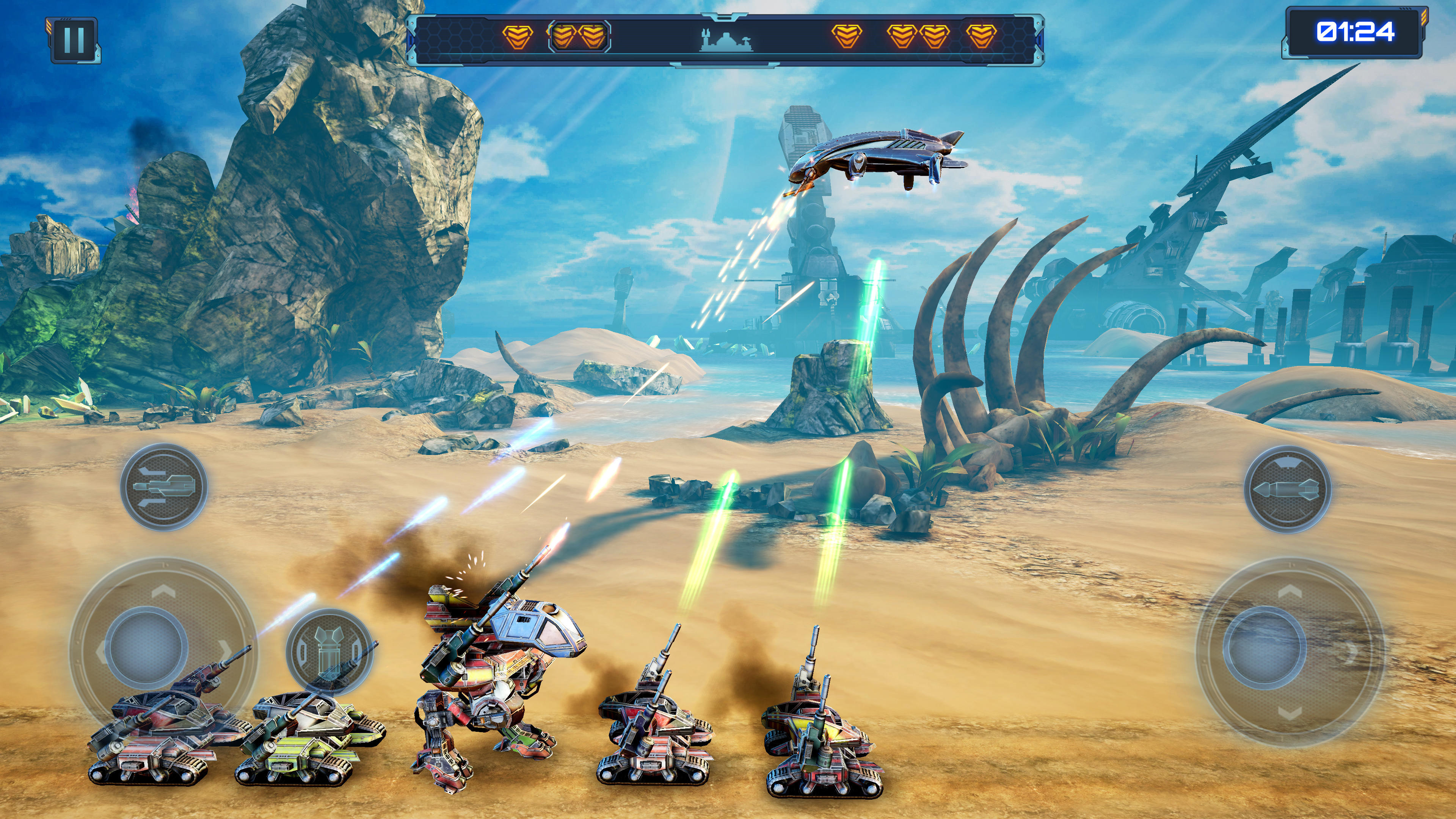
Task: Launch the mortar bomb ability
Action: [x=329, y=651]
